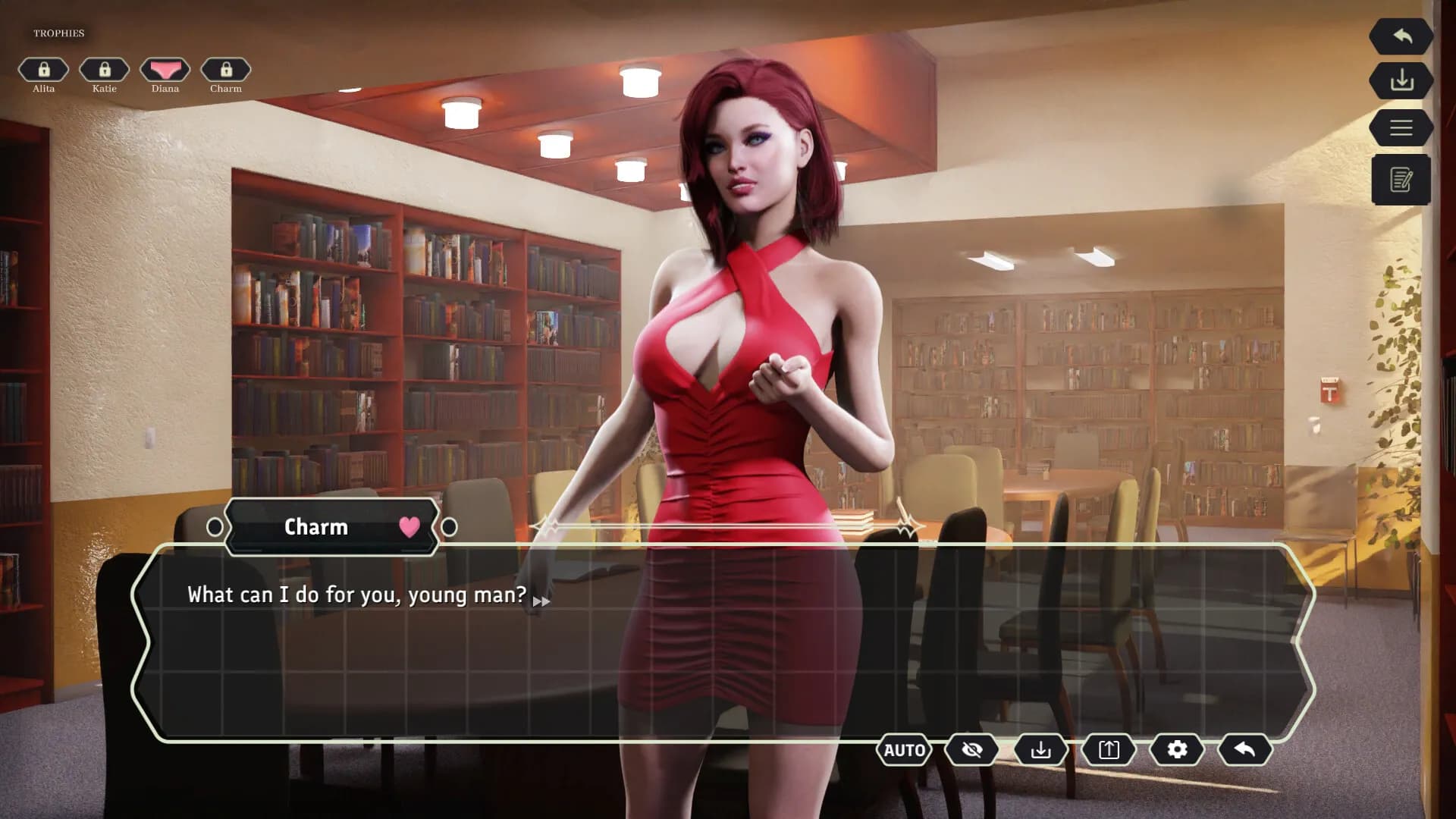Open settings via the gear icon
The width and height of the screenshot is (1456, 819).
coord(1175,750)
